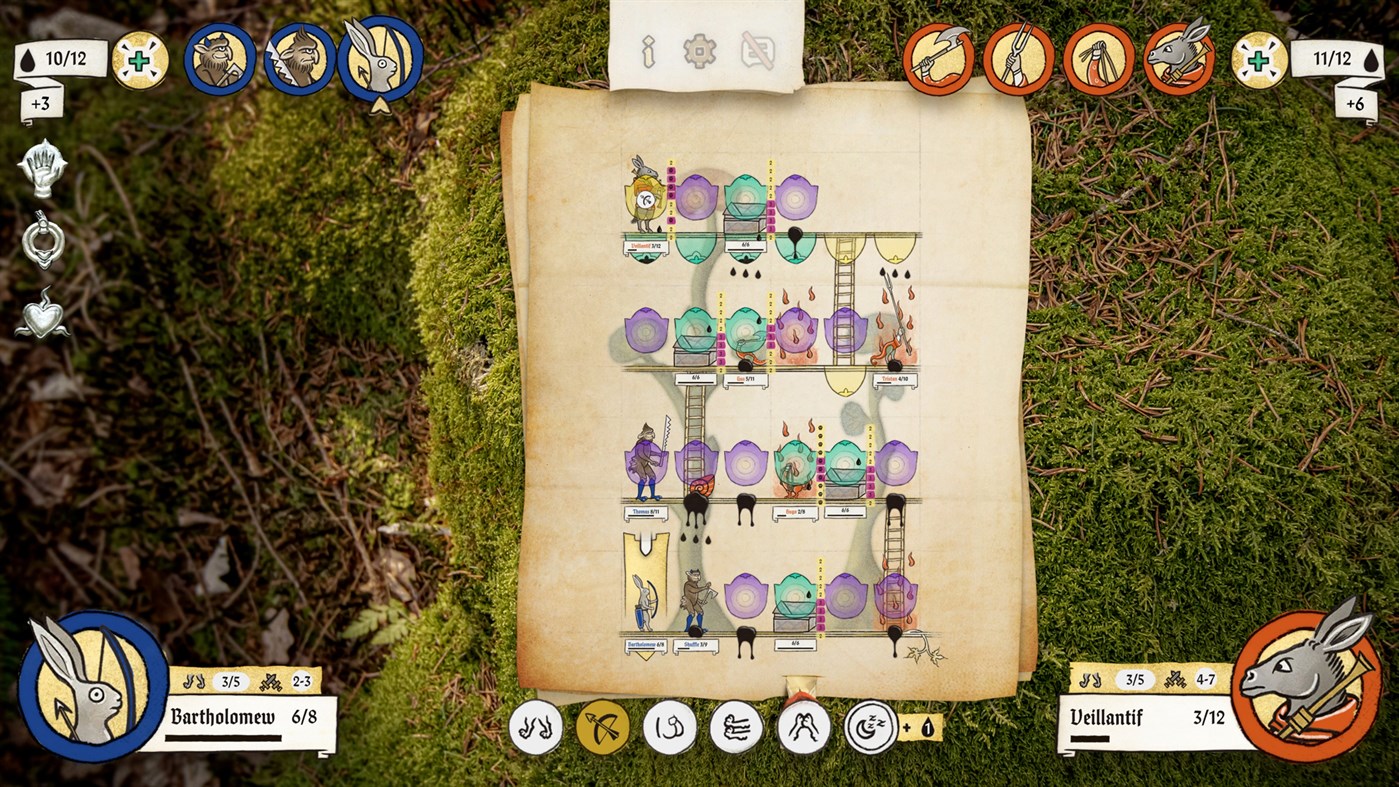Select Roger on the battlefield
Screen dimensions: 1399x787
[795, 470]
